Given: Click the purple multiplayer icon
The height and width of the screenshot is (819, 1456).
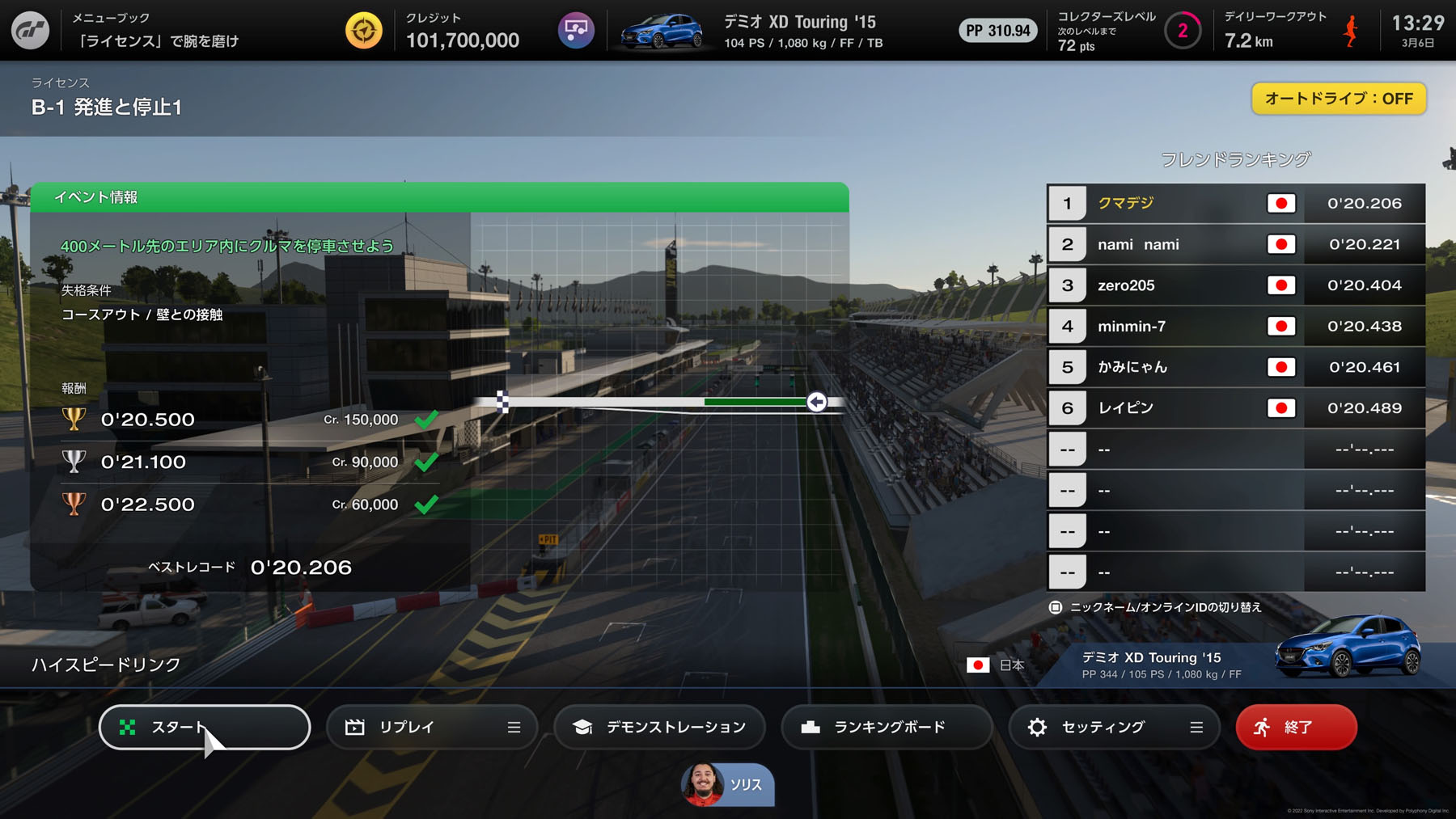Looking at the screenshot, I should coord(576,31).
